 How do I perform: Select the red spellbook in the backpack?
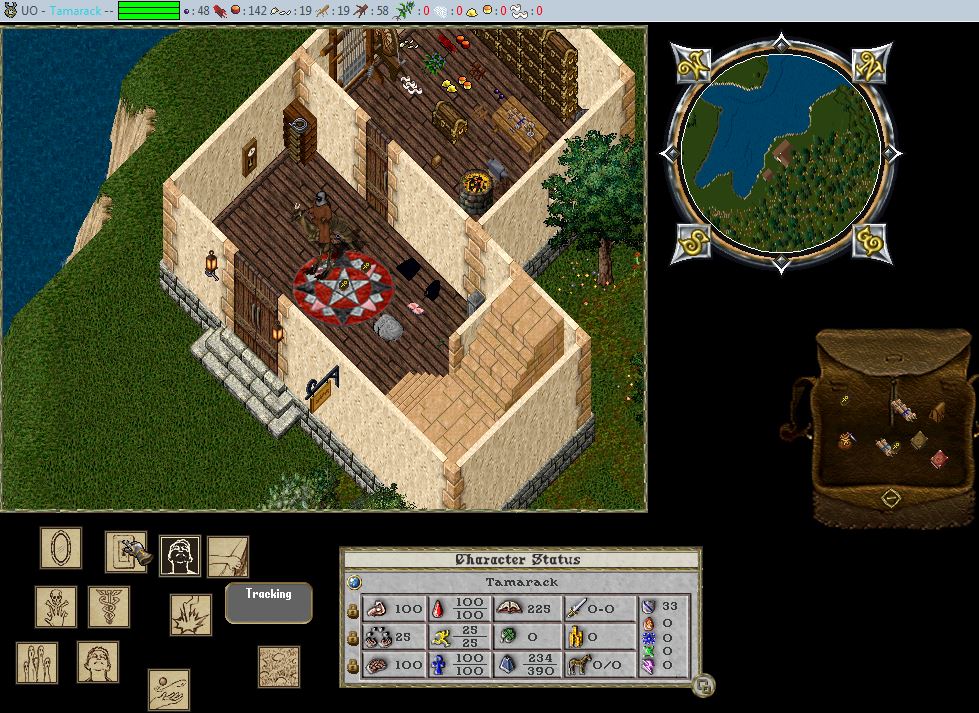point(939,459)
